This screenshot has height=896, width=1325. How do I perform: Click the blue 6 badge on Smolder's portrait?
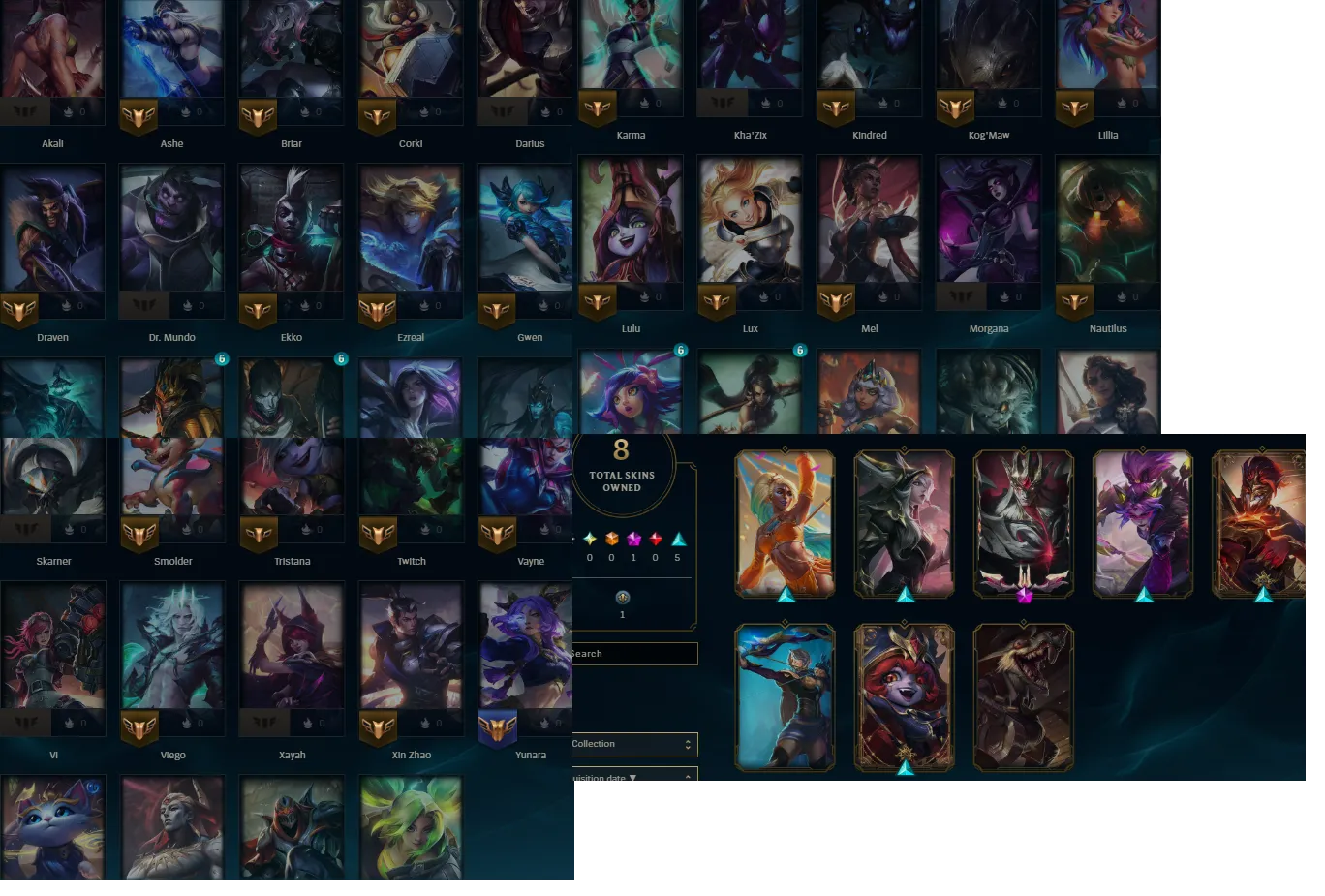click(223, 358)
